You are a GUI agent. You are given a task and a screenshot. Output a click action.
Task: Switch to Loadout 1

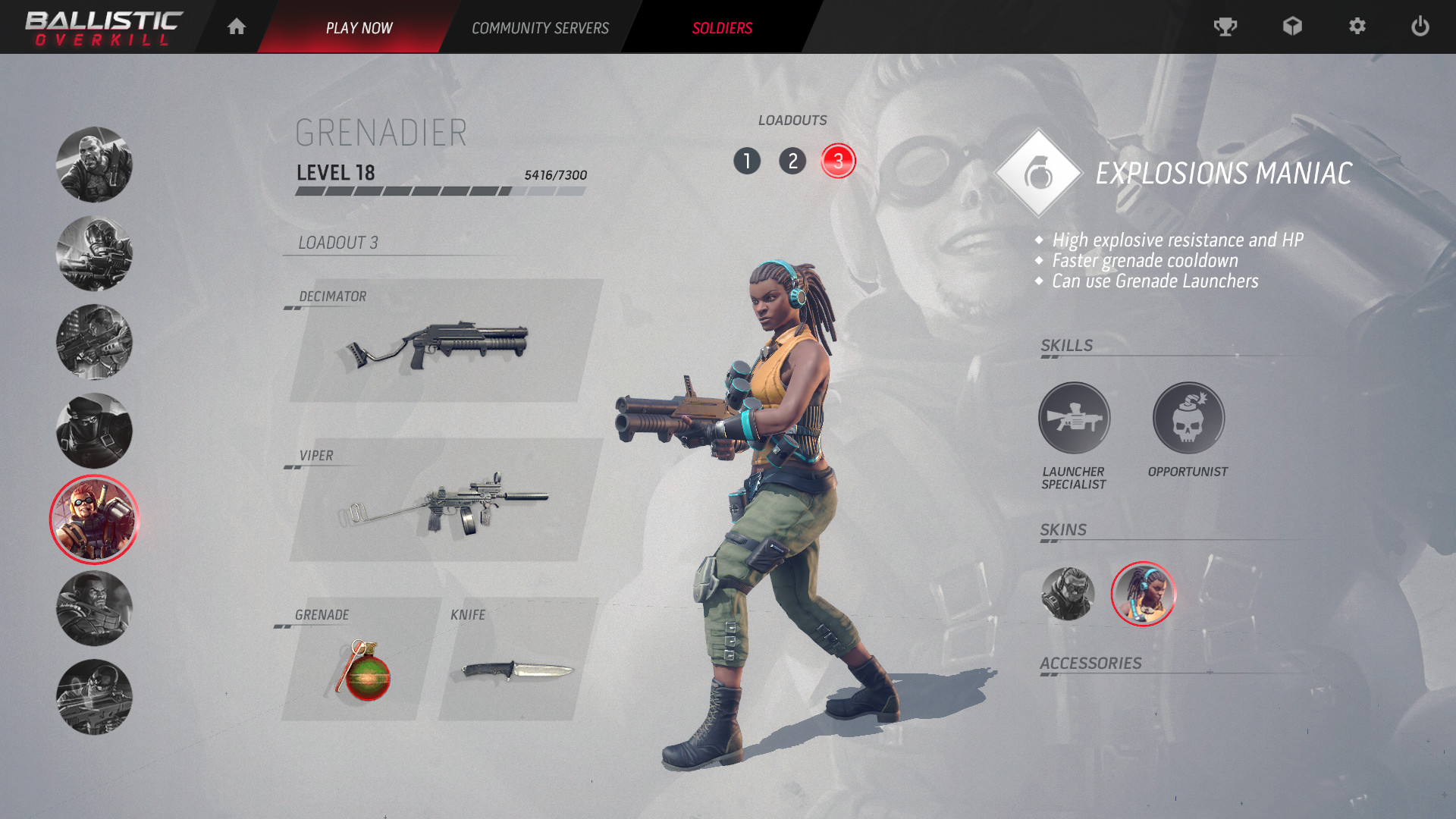(748, 161)
